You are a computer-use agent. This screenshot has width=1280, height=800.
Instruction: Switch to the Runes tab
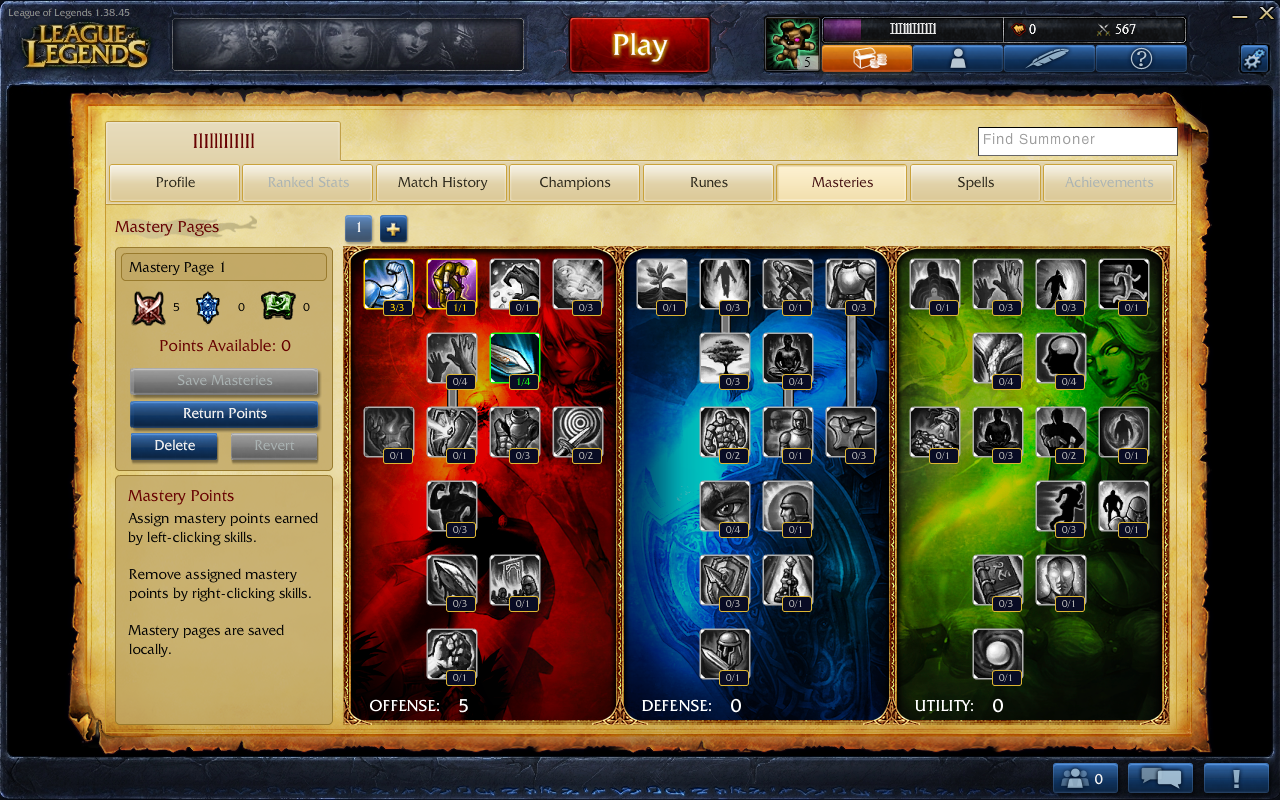pos(708,182)
